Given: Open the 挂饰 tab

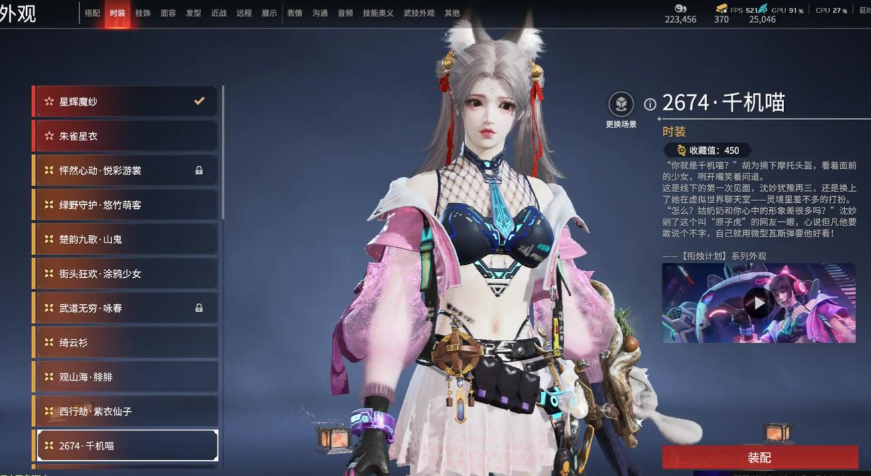Looking at the screenshot, I should 143,13.
